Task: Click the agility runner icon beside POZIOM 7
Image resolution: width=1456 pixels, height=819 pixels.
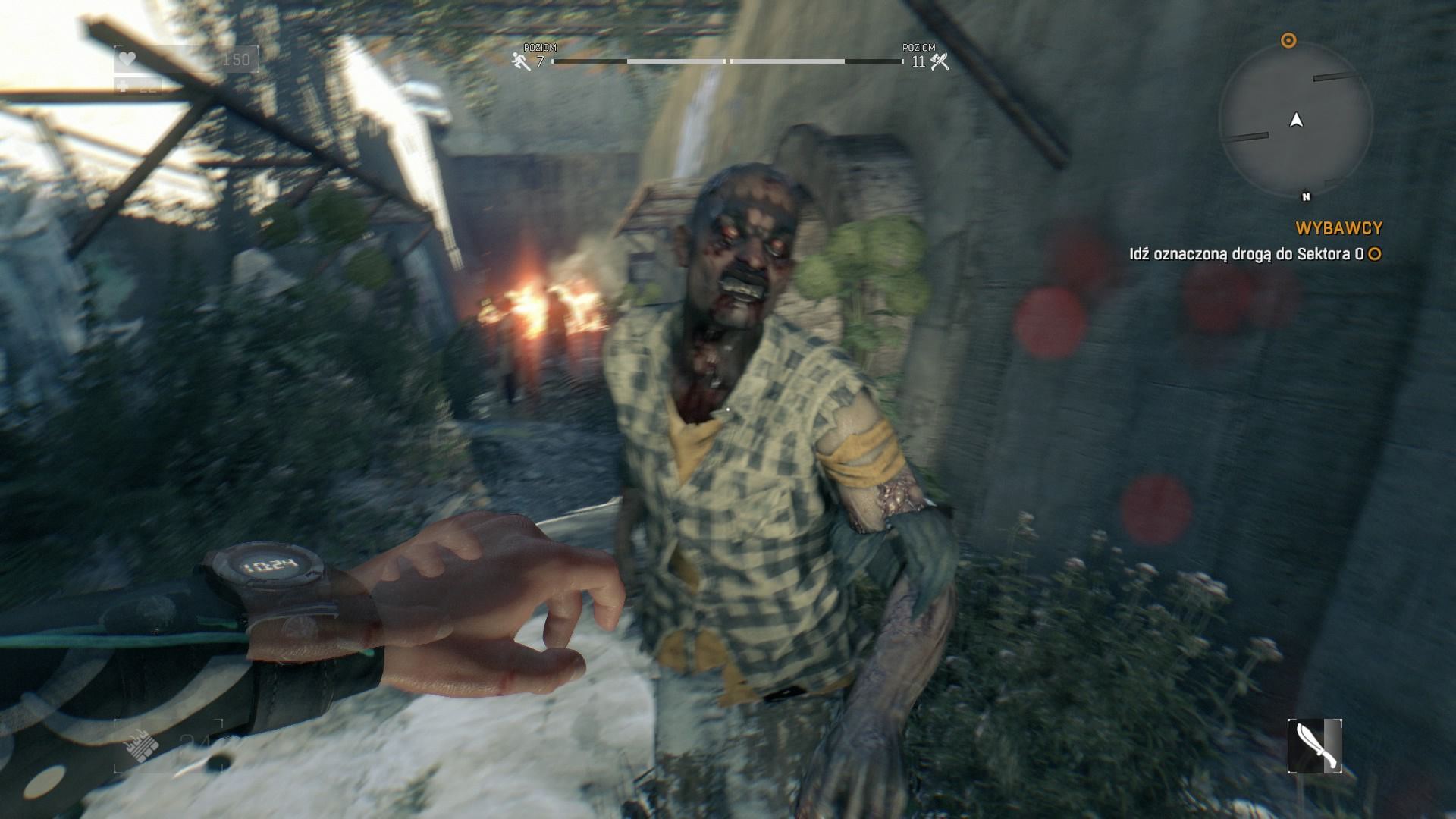Action: pyautogui.click(x=519, y=60)
